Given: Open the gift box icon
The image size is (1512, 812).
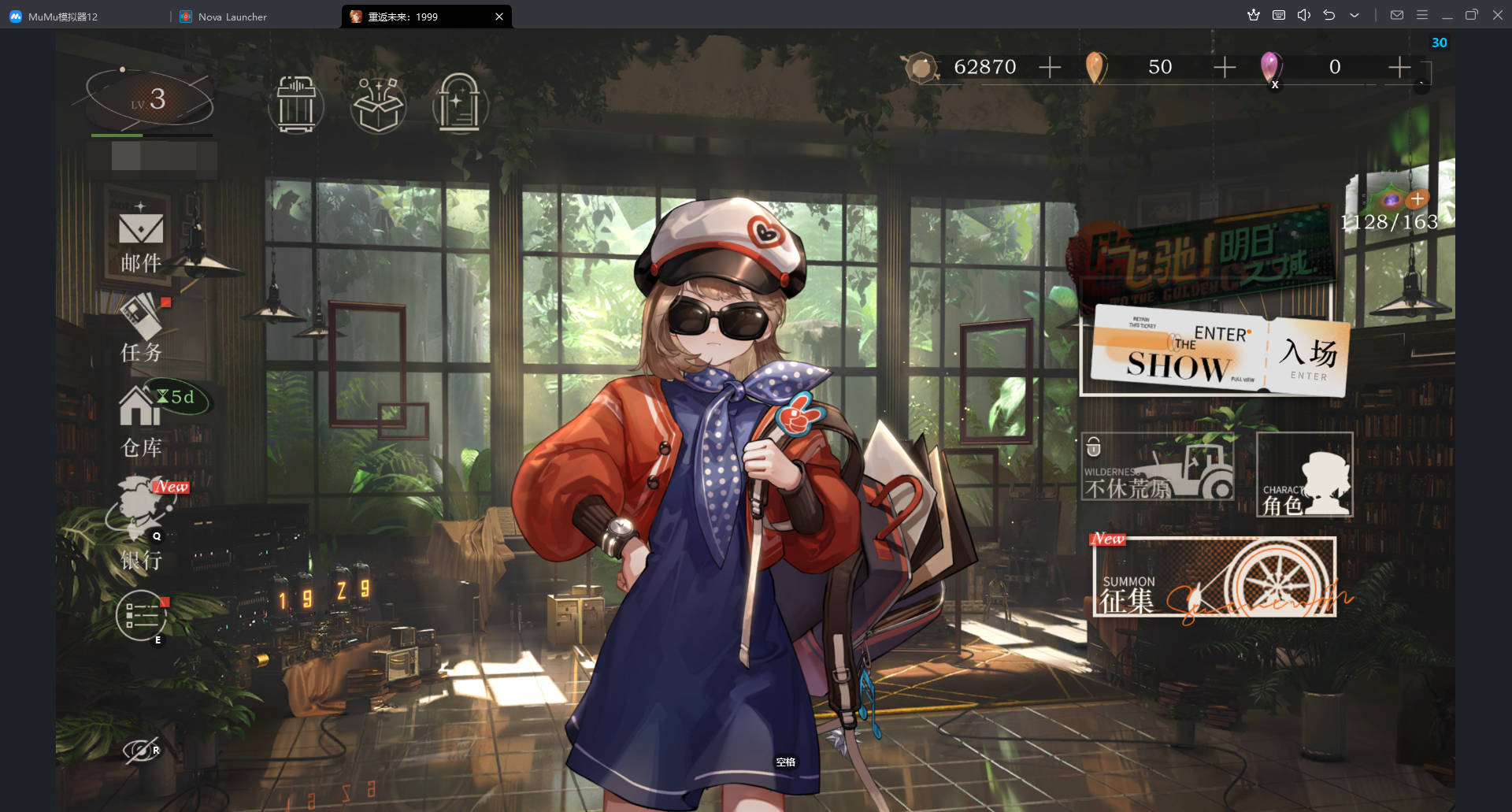Looking at the screenshot, I should pos(378,104).
